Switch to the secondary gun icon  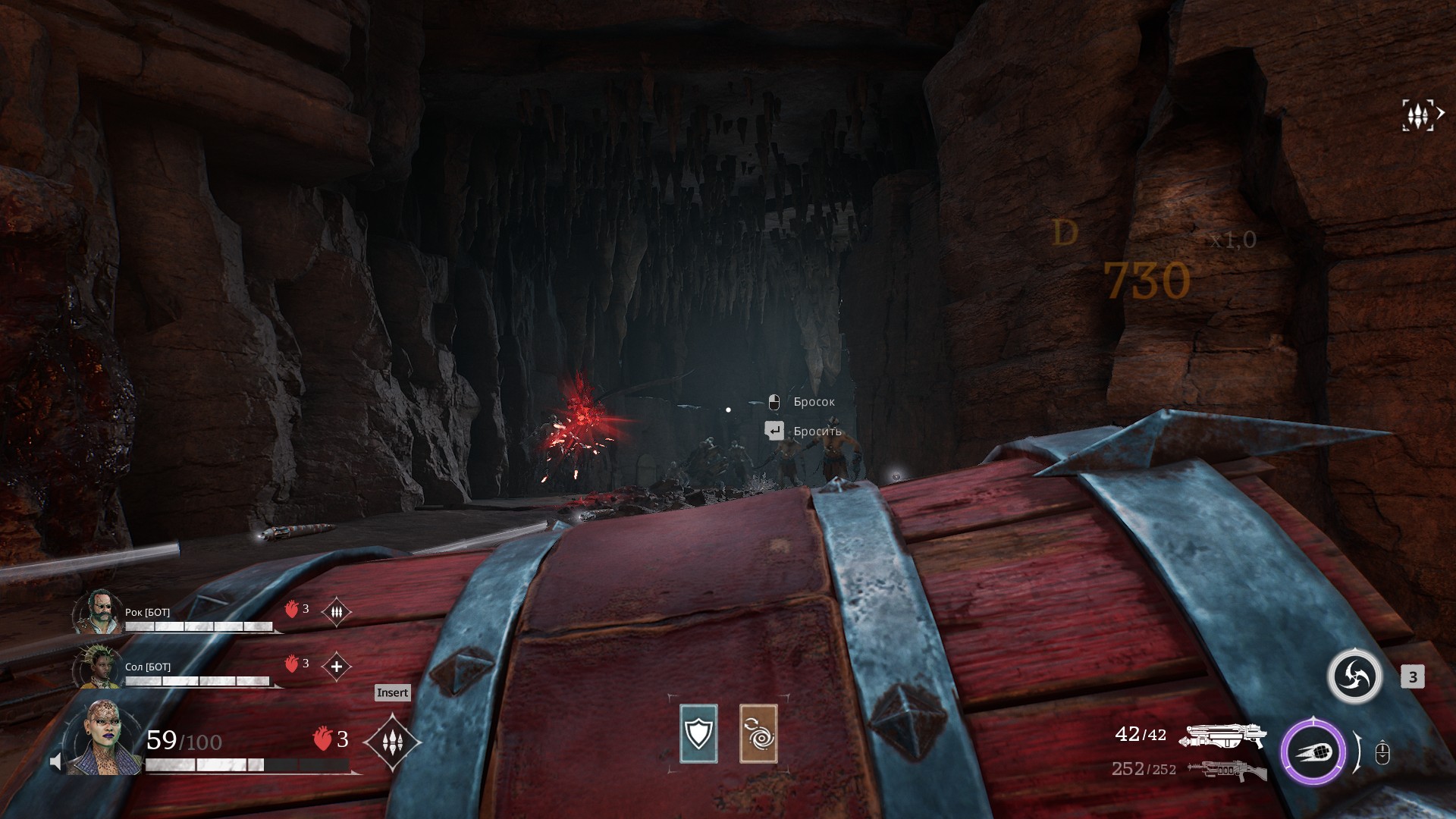click(x=1227, y=770)
